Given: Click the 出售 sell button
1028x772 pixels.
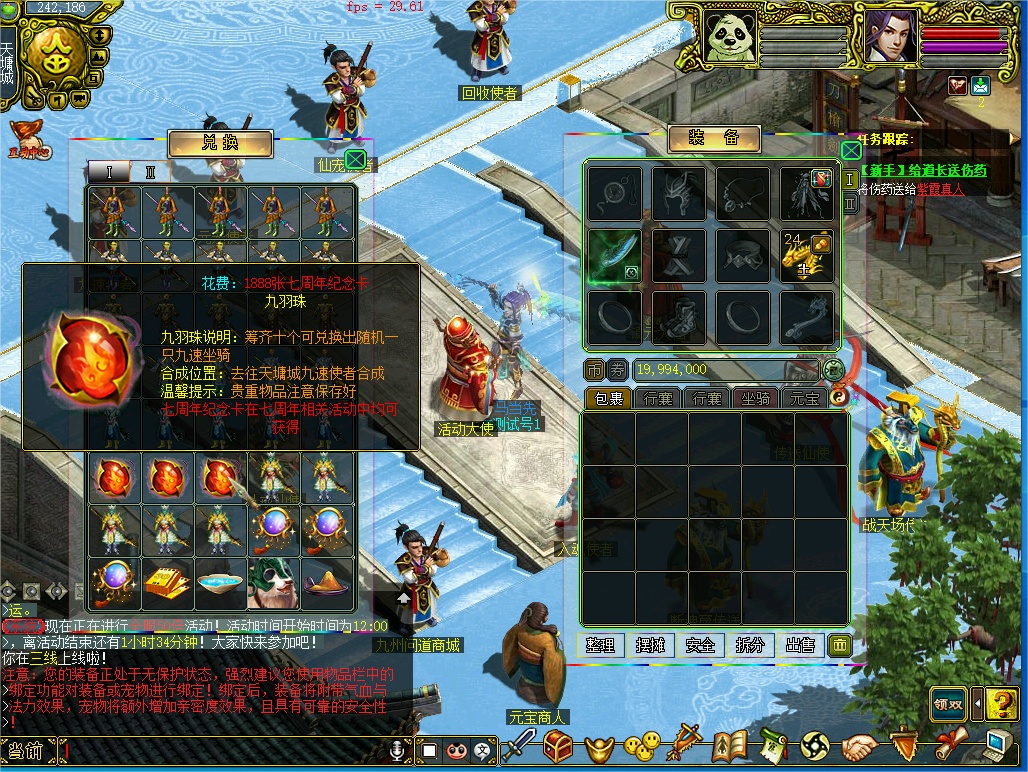Looking at the screenshot, I should pos(800,645).
